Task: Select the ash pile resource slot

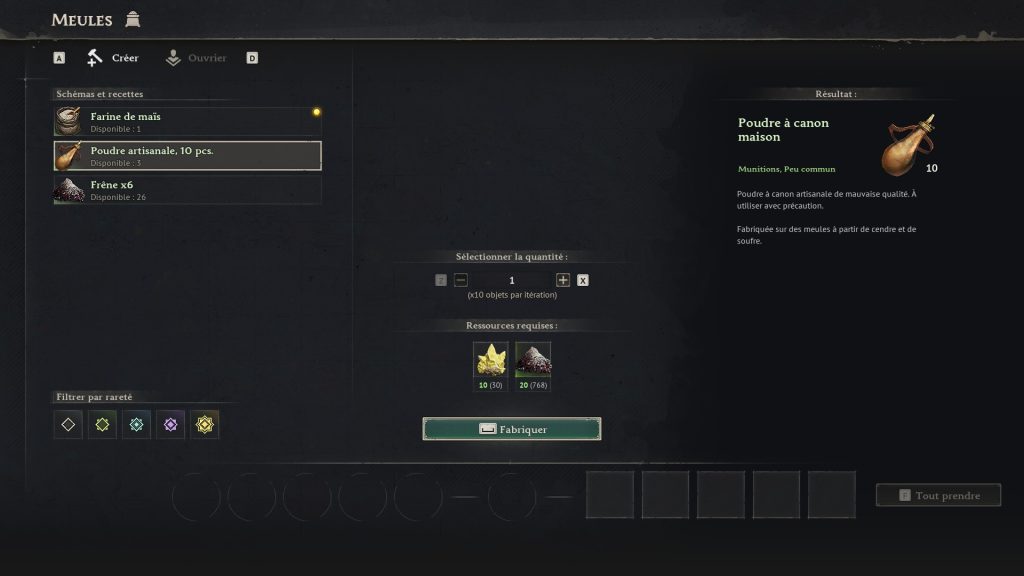Action: tap(533, 361)
